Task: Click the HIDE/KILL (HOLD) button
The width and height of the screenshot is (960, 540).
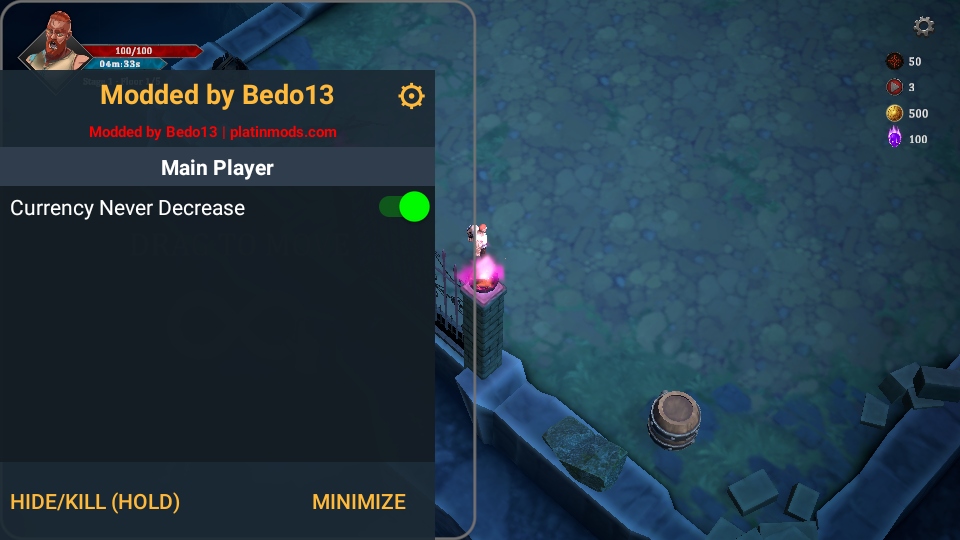Action: (x=95, y=502)
